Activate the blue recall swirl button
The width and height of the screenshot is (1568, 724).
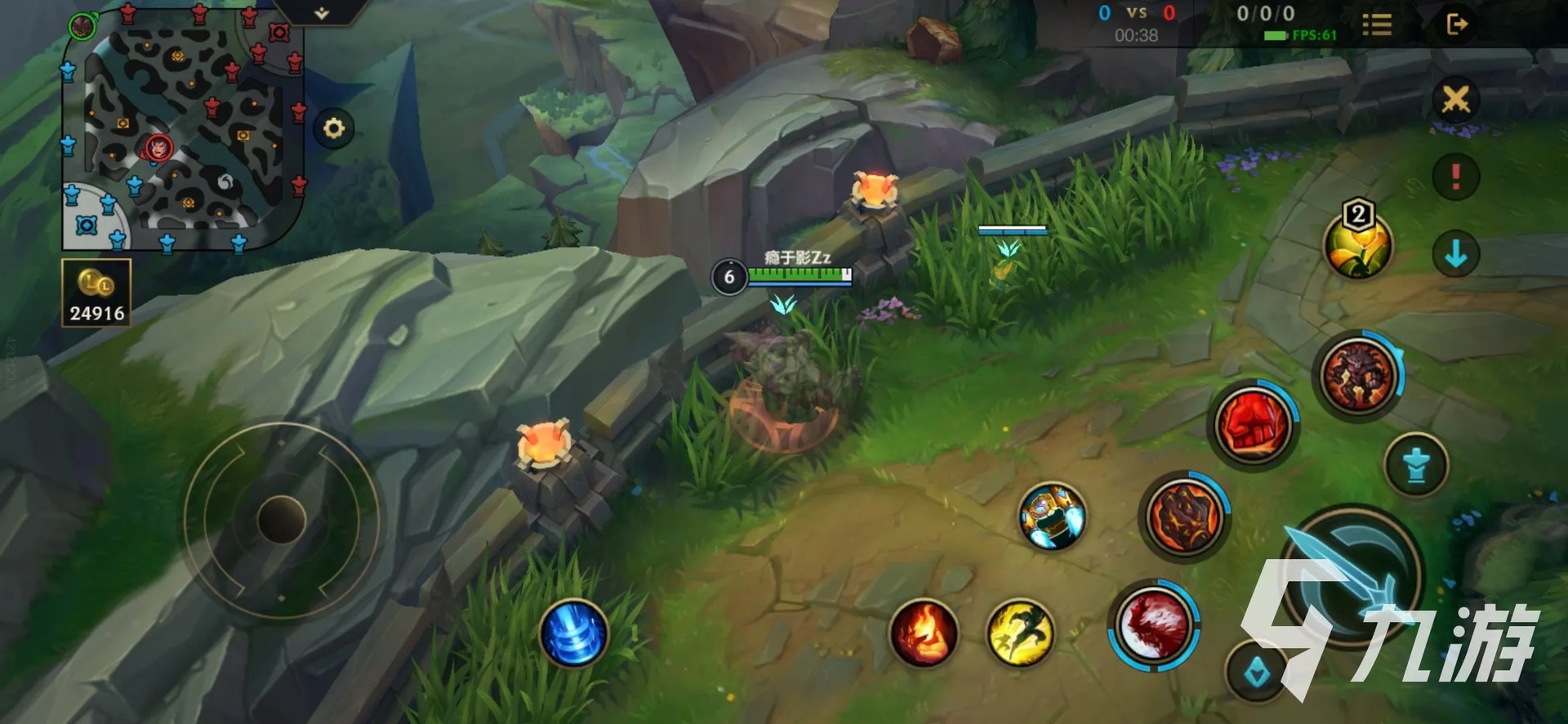pos(574,633)
